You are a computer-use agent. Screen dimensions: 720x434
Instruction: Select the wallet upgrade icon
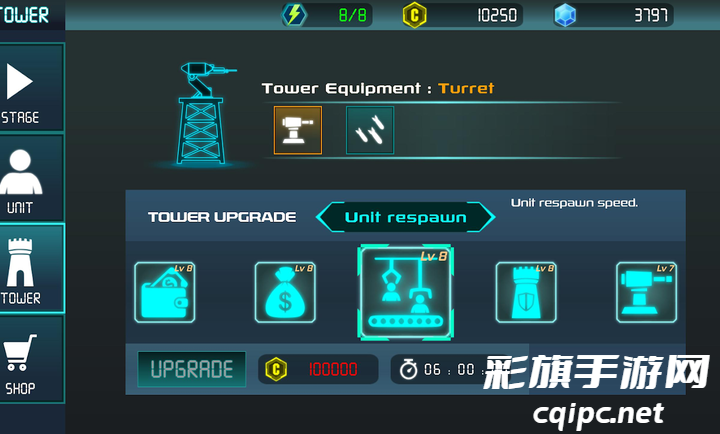tap(165, 292)
